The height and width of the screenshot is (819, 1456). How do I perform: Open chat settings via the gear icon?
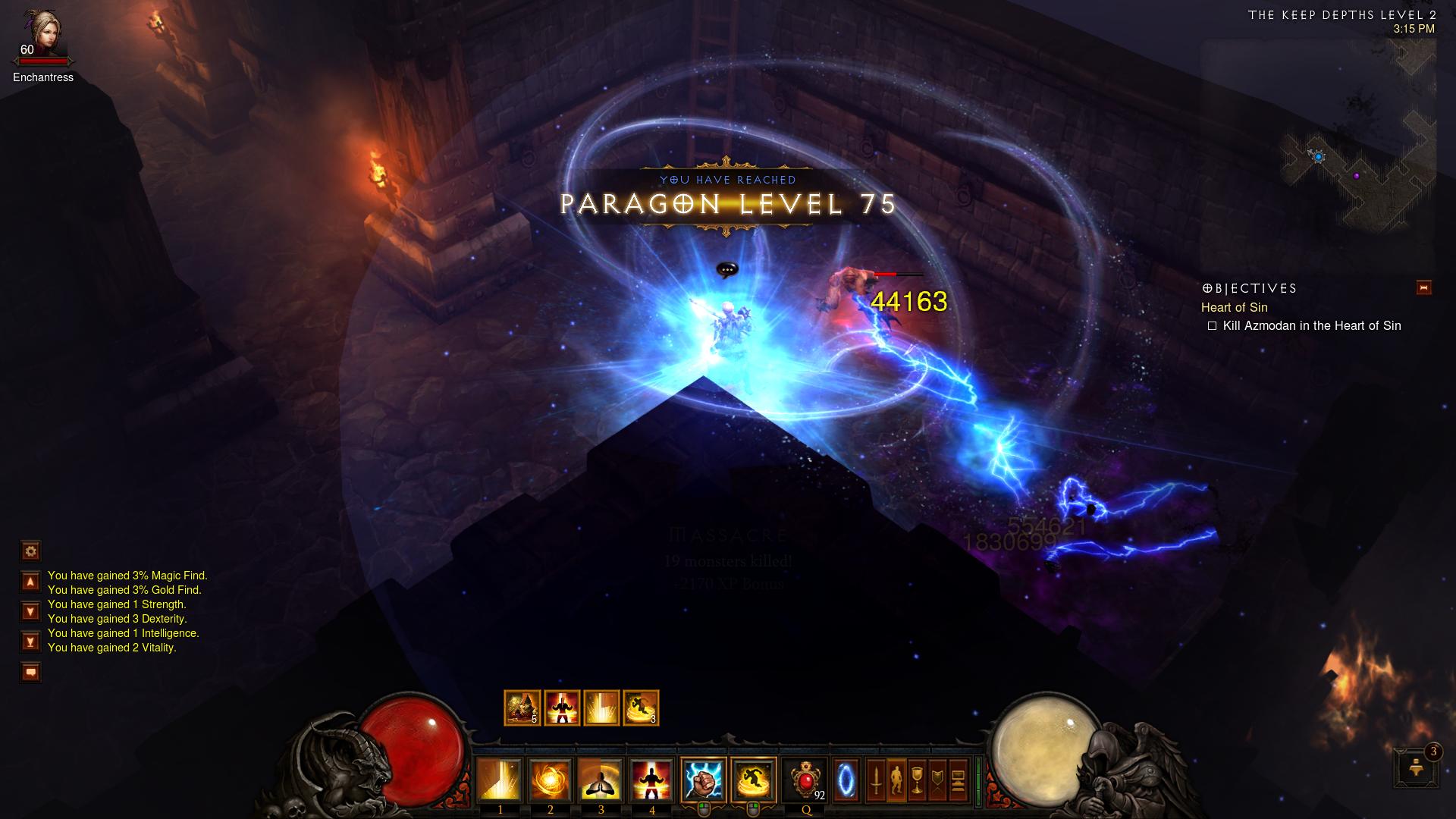click(31, 551)
